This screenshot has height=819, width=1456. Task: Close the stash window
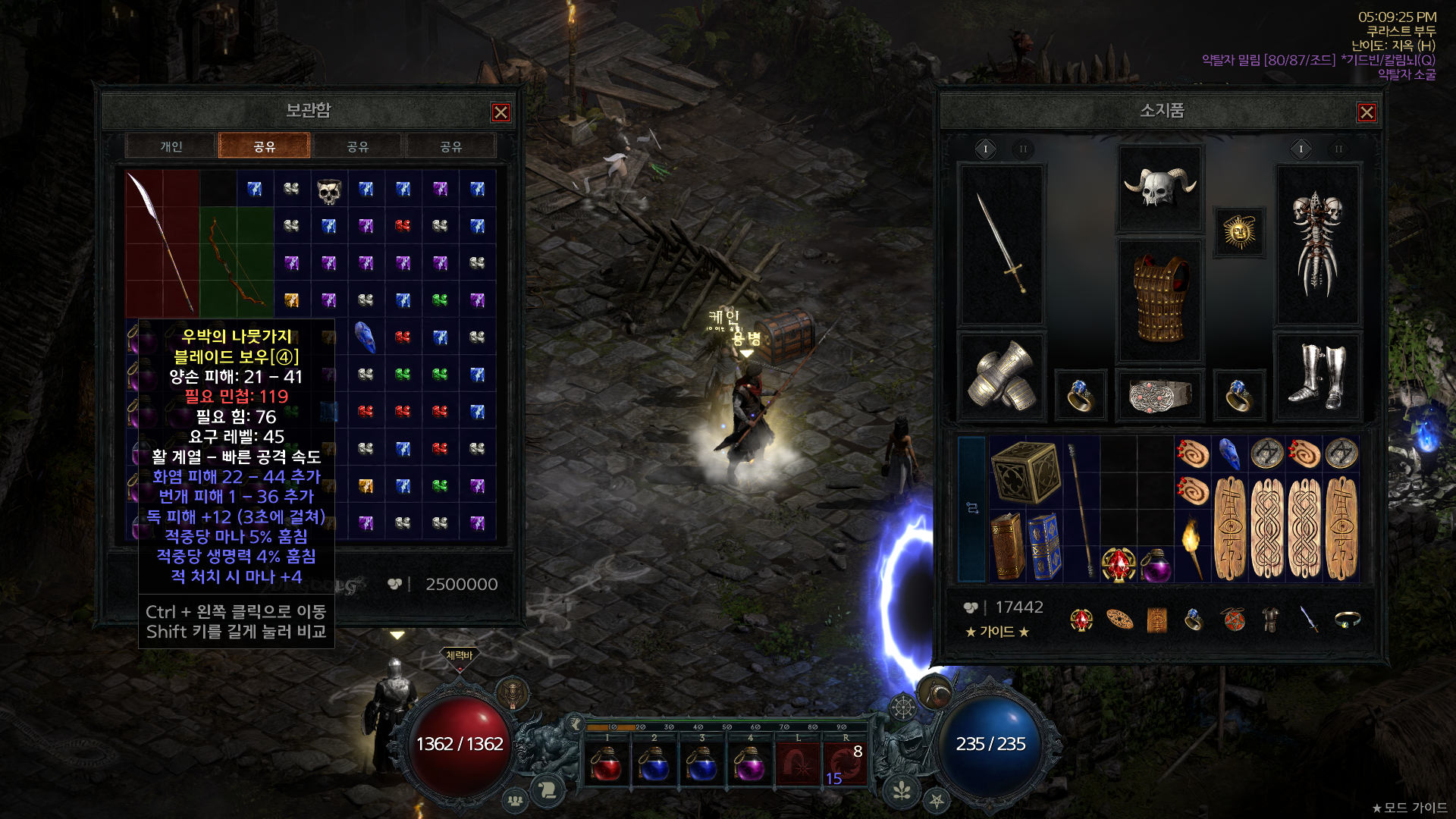pyautogui.click(x=500, y=112)
